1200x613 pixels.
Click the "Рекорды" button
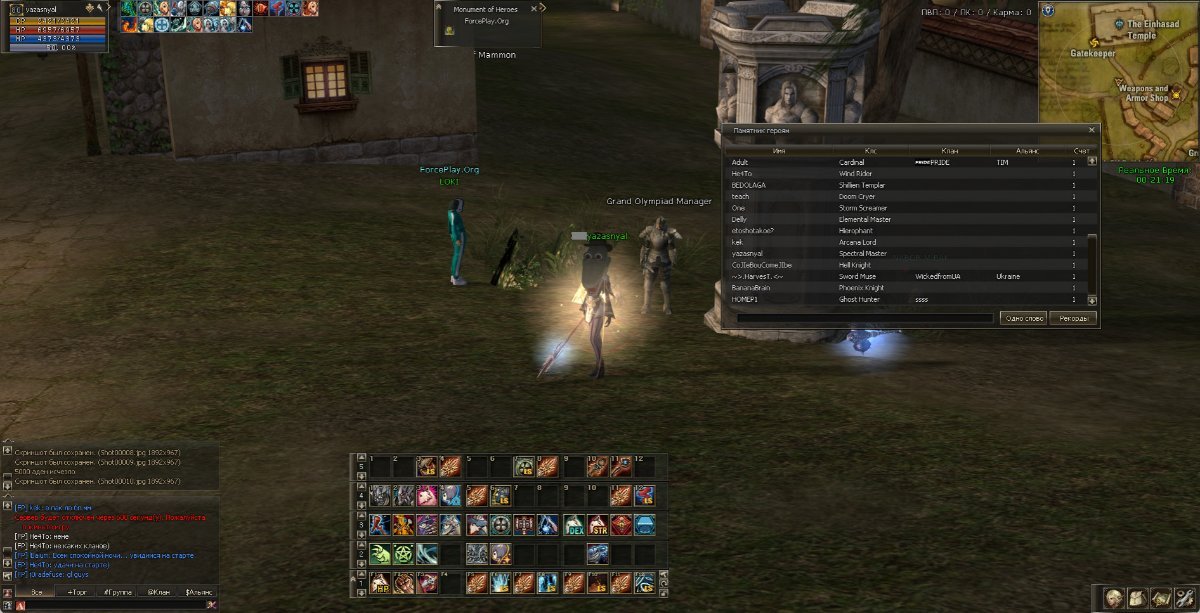point(1072,318)
